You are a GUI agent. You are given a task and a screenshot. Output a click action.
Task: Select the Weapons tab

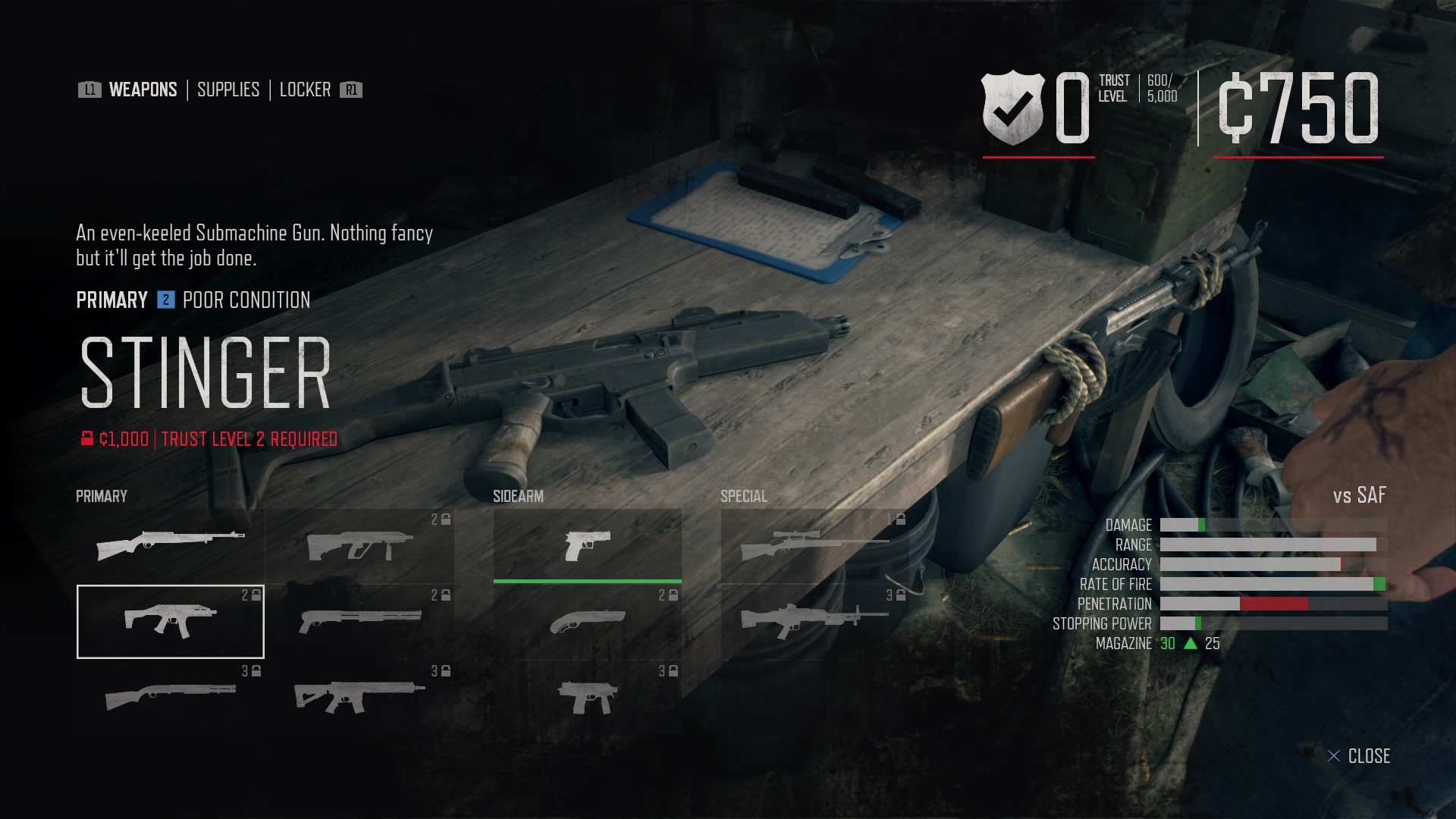pyautogui.click(x=143, y=89)
